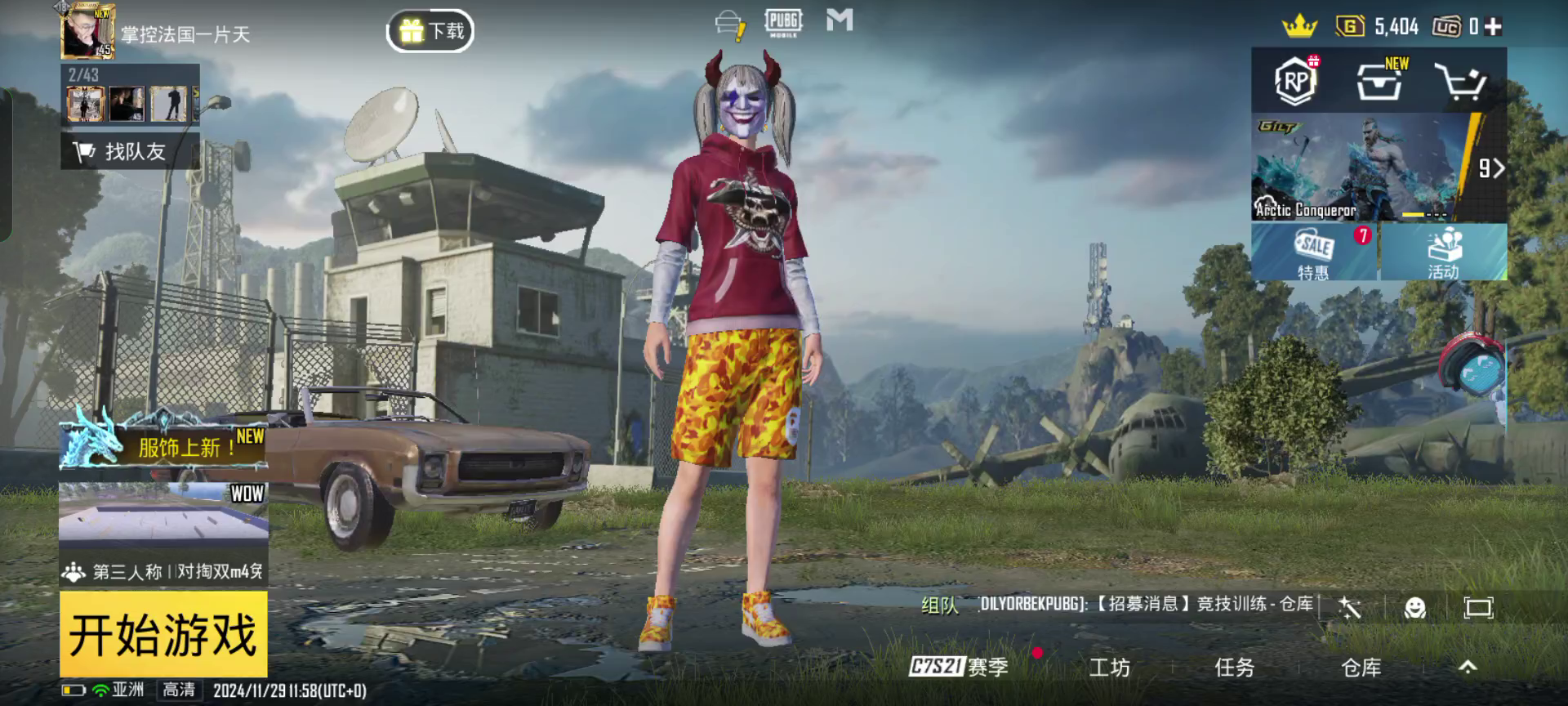Expand the bottom menu arrow
The height and width of the screenshot is (706, 1568).
point(1468,668)
